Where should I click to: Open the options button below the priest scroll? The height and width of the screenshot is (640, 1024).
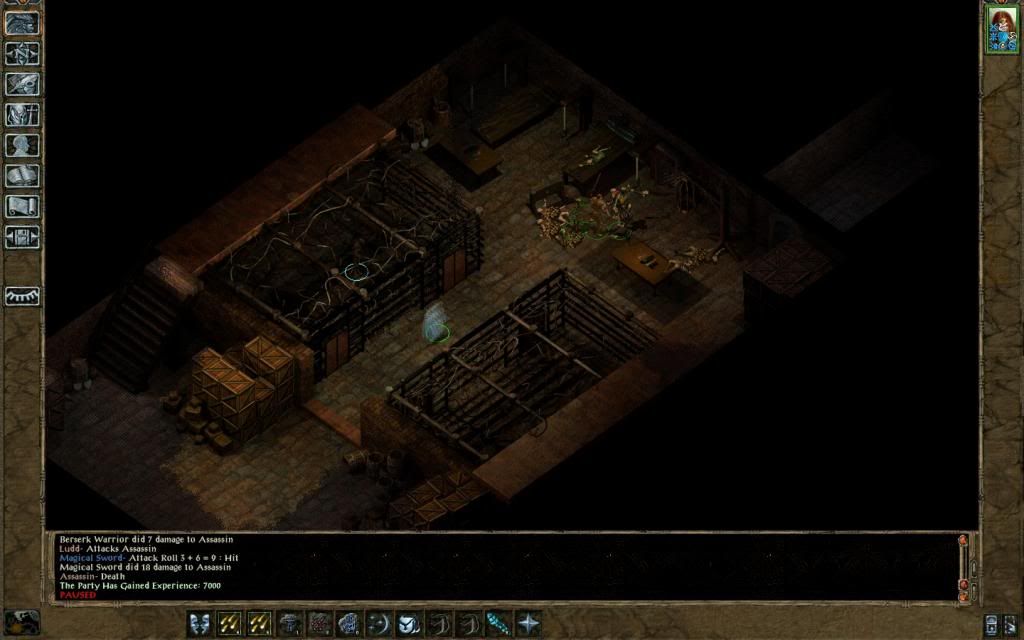22,237
